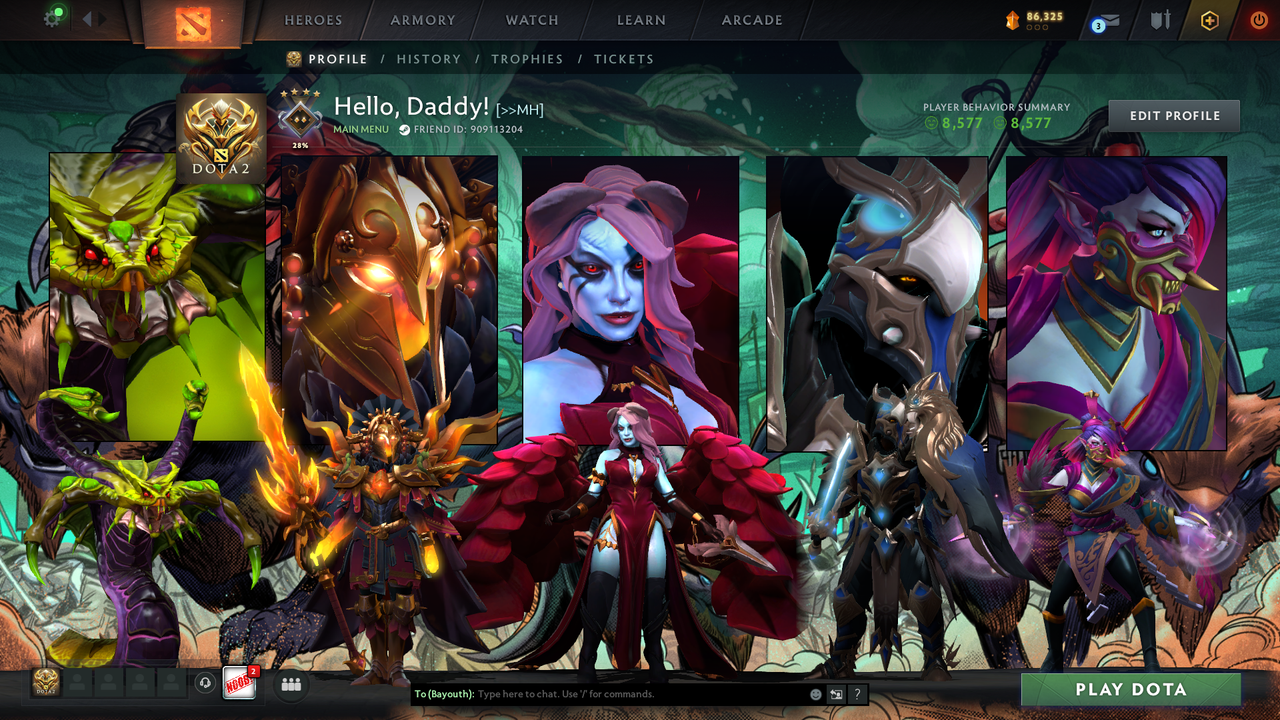This screenshot has width=1280, height=720.
Task: Open the help question mark near chat
Action: [x=856, y=694]
